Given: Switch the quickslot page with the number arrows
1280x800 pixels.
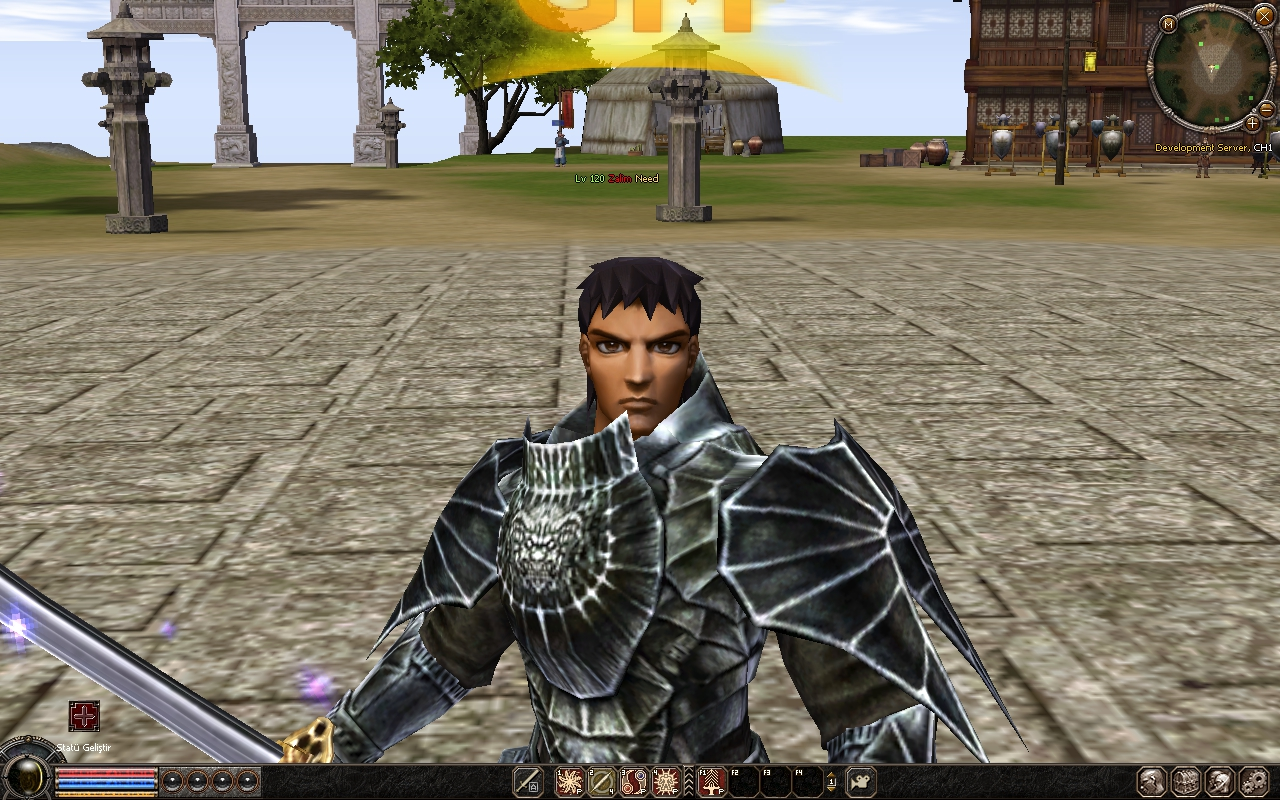Looking at the screenshot, I should tap(832, 782).
